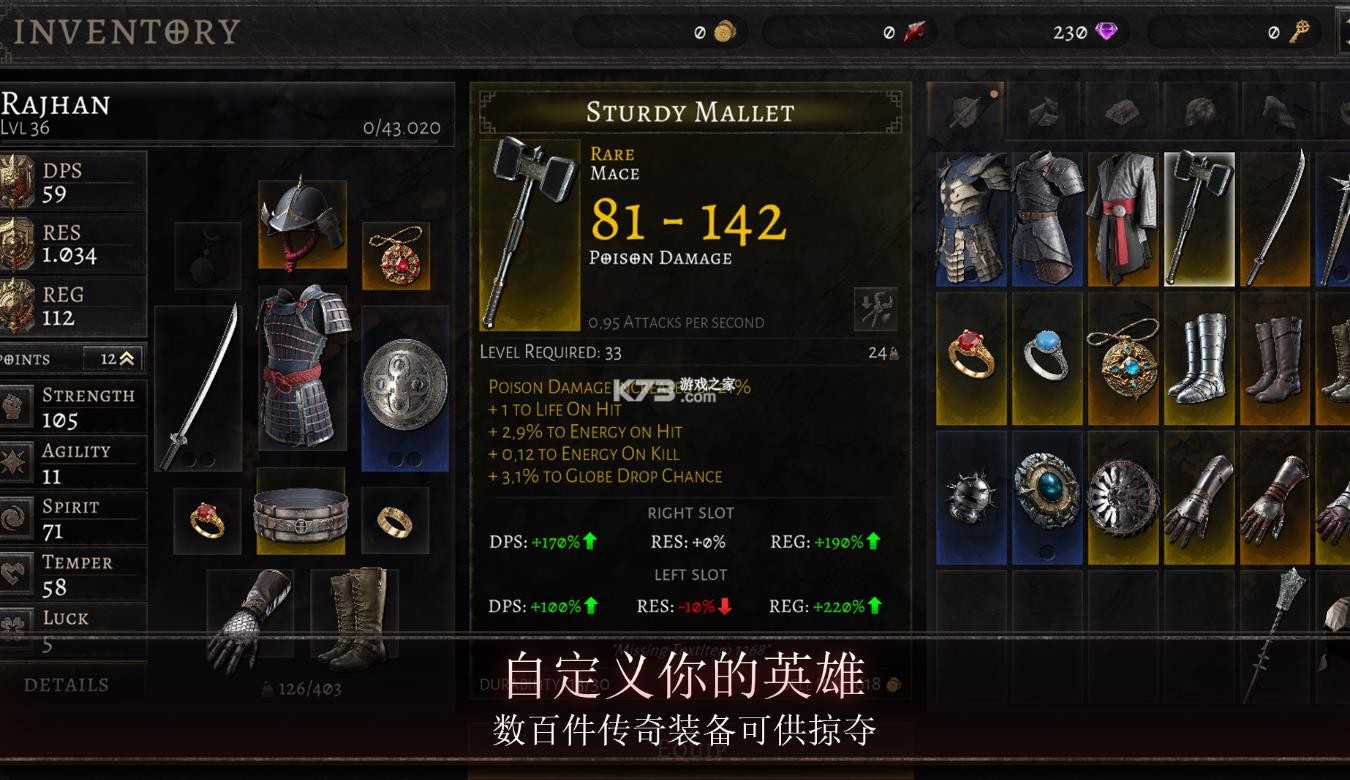This screenshot has width=1350, height=780.
Task: Click the gold coin currency icon
Action: point(723,31)
